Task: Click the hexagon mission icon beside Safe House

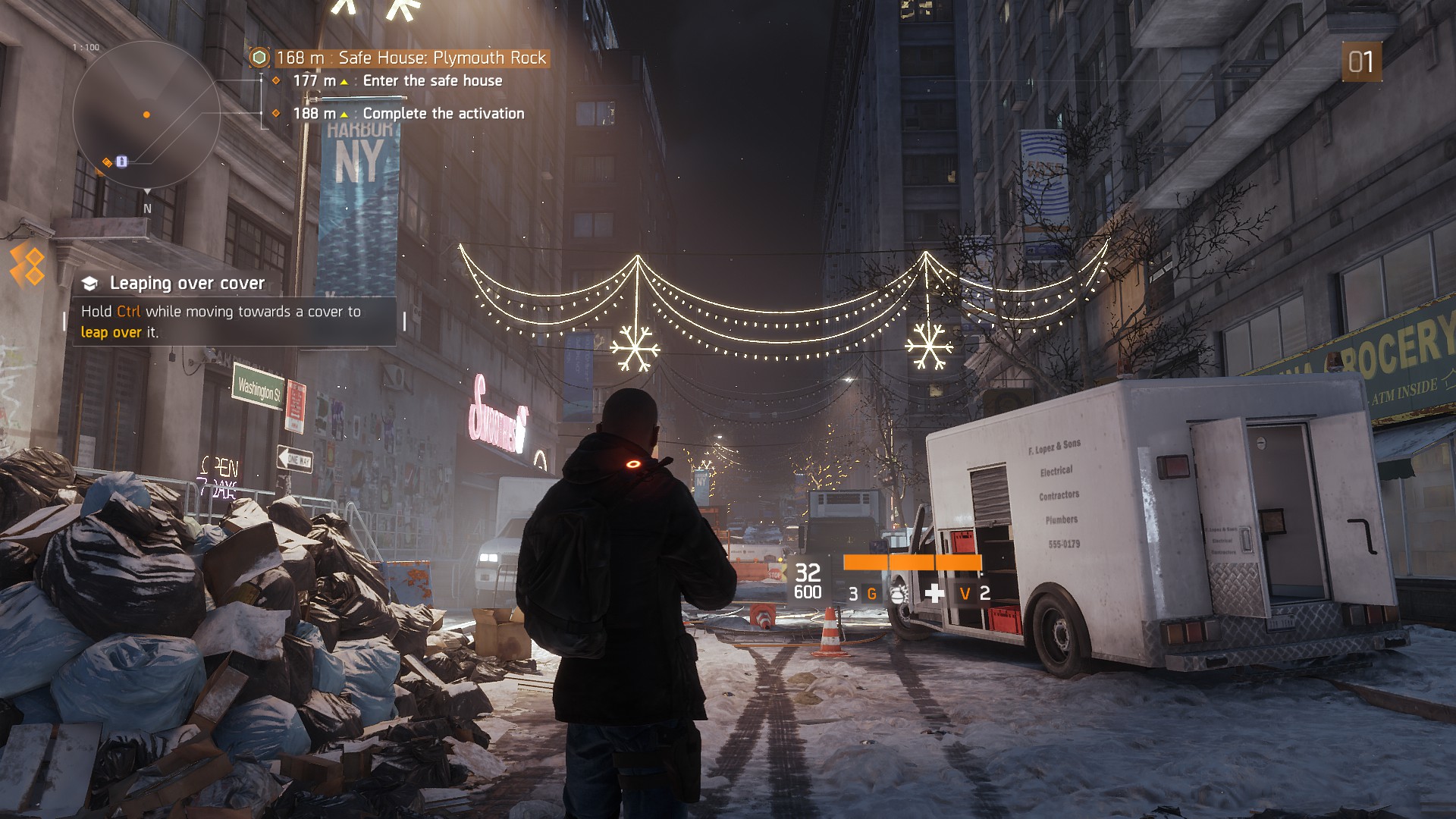Action: tap(259, 58)
